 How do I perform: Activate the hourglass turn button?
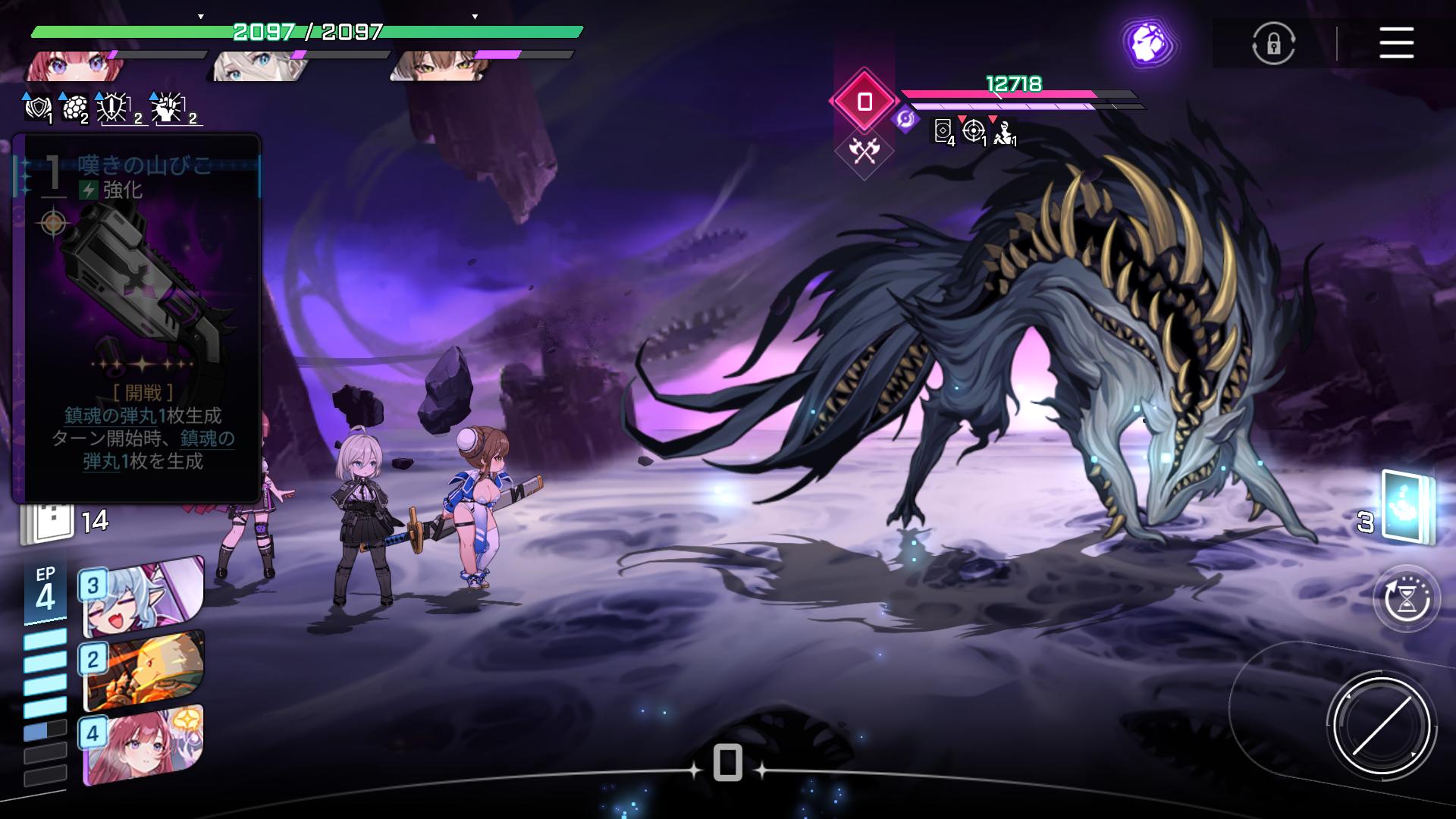(1407, 599)
